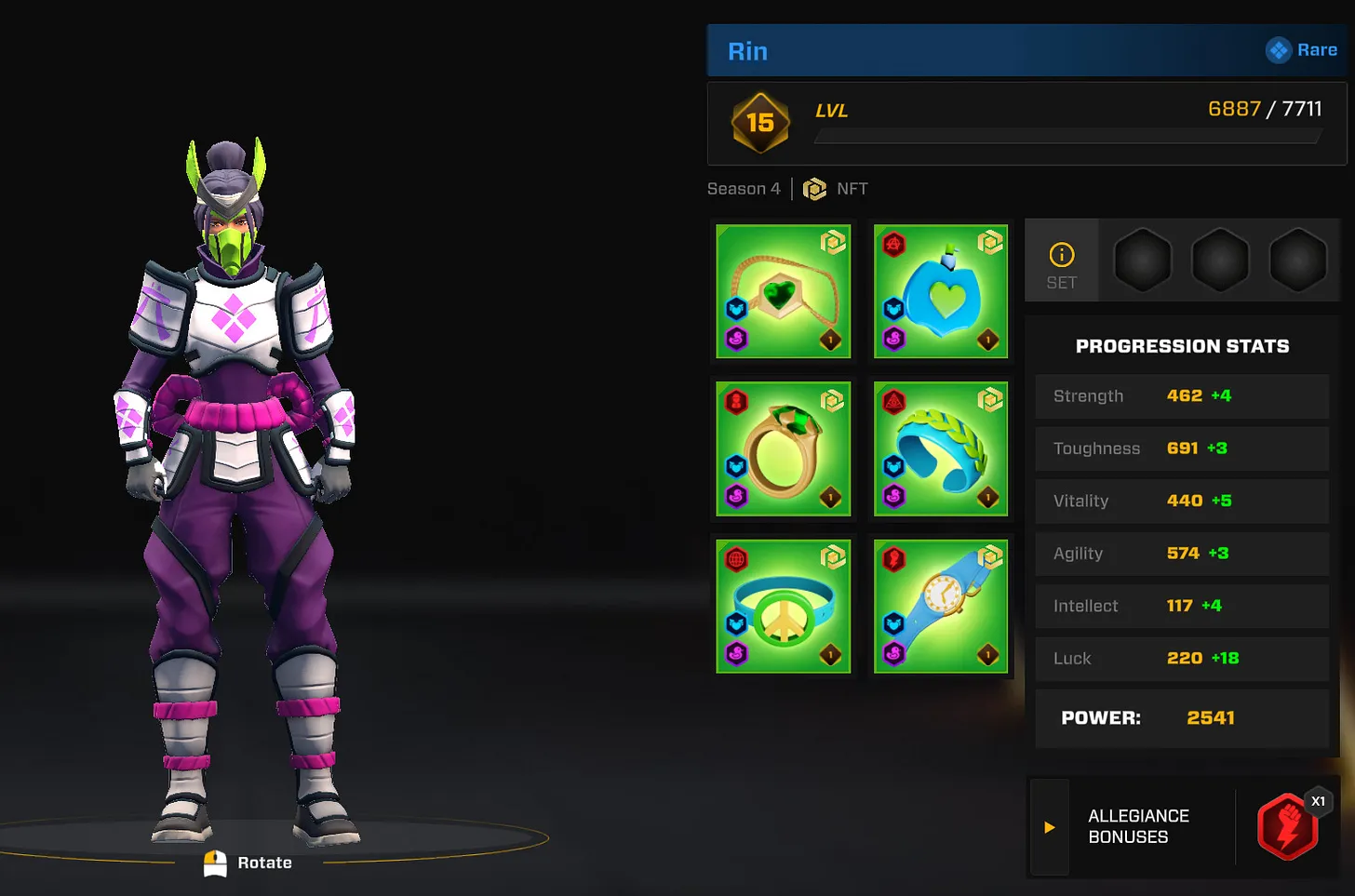The height and width of the screenshot is (896, 1355).
Task: Click the red fist allegiance badge
Action: point(1287,826)
